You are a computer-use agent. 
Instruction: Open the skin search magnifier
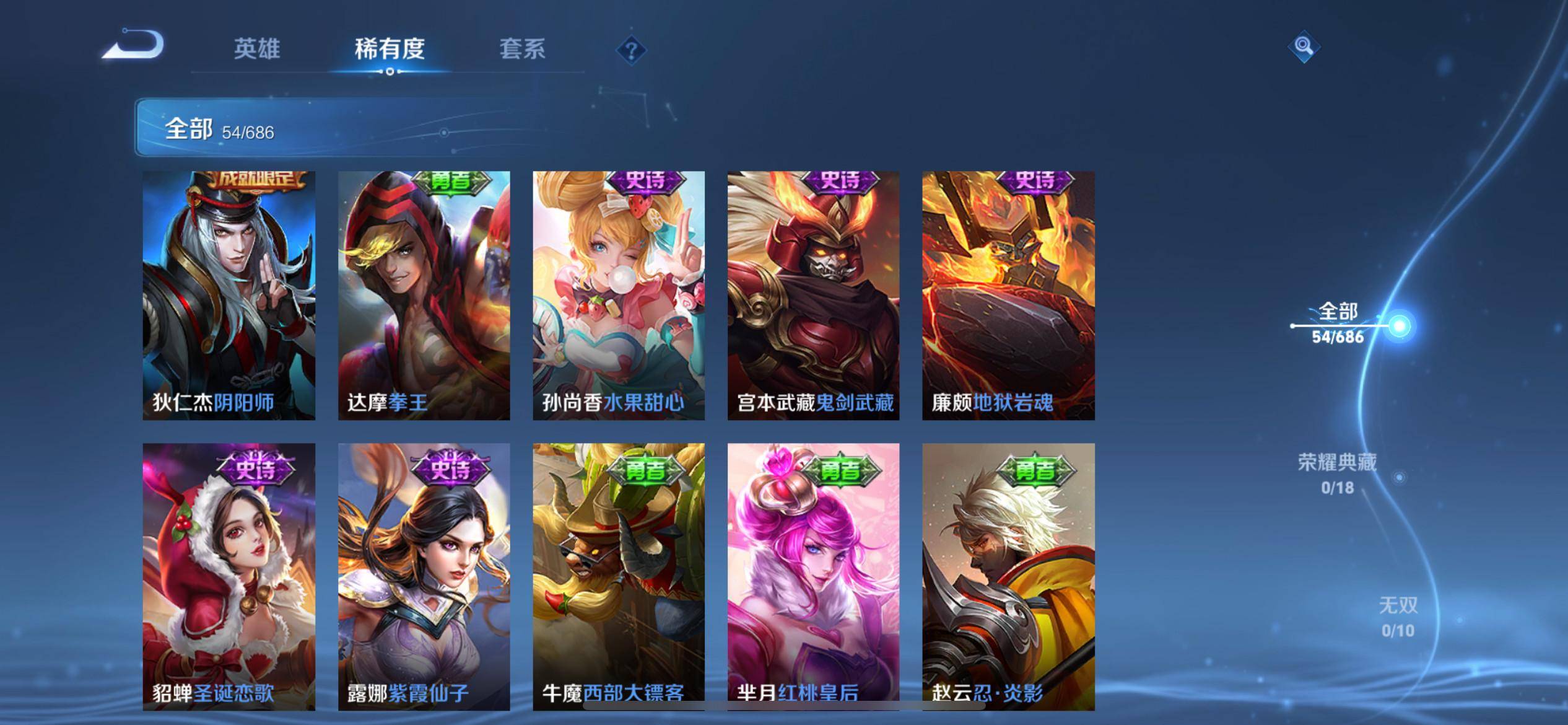pos(1304,47)
